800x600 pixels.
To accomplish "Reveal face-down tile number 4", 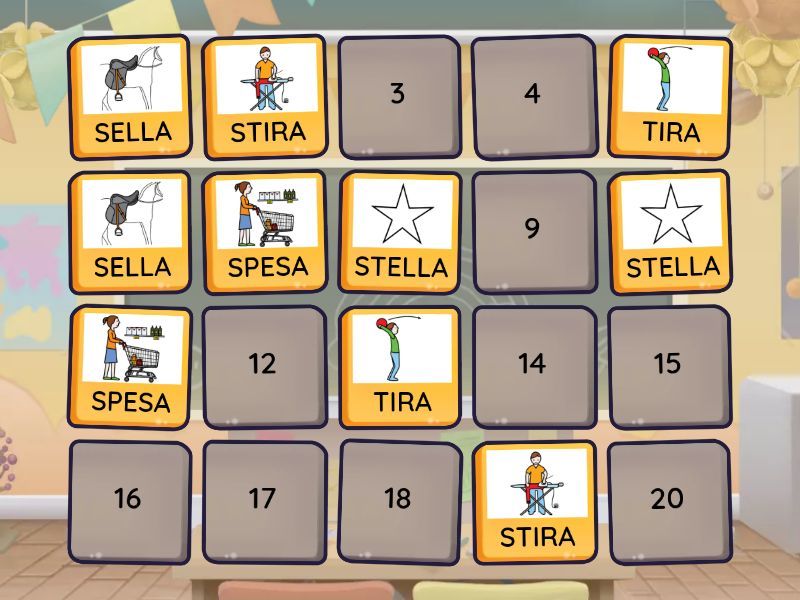I will click(x=533, y=96).
